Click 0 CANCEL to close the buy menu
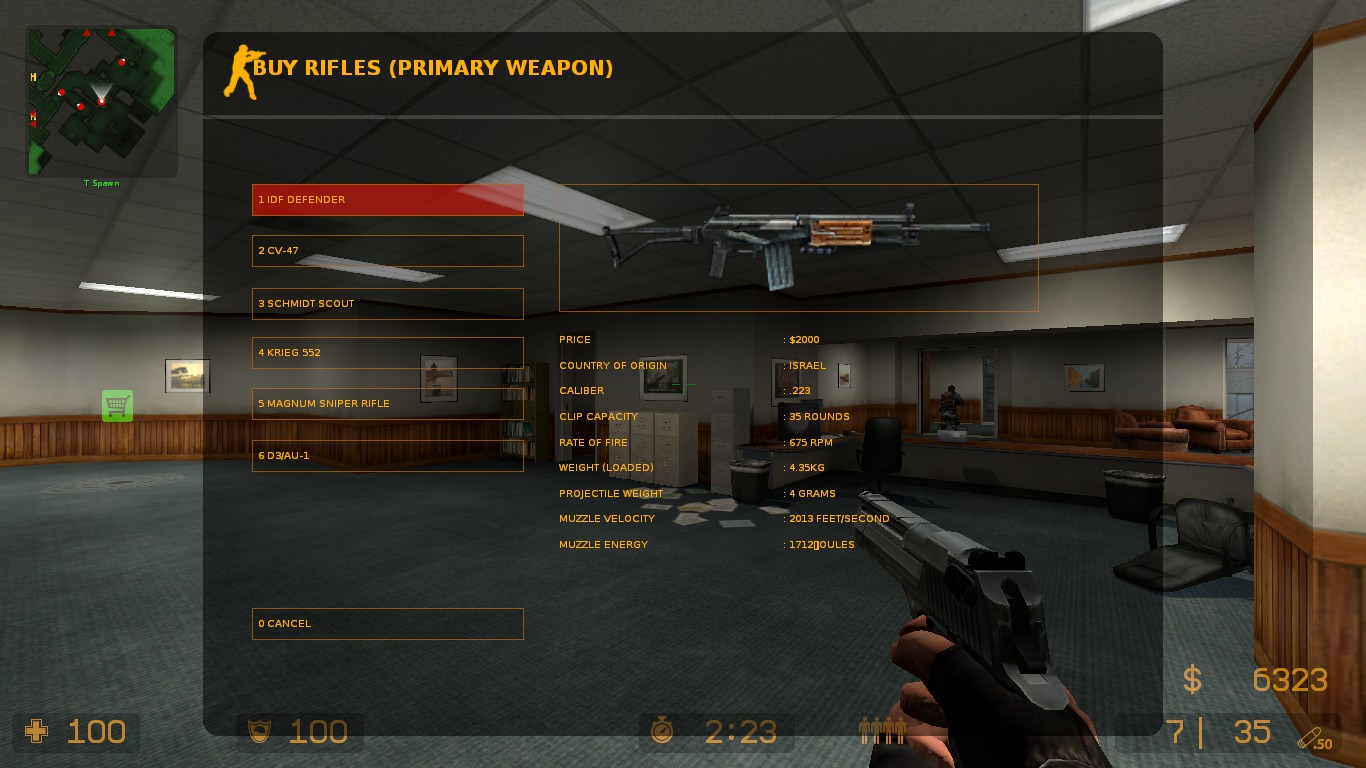Image resolution: width=1366 pixels, height=768 pixels. 388,623
